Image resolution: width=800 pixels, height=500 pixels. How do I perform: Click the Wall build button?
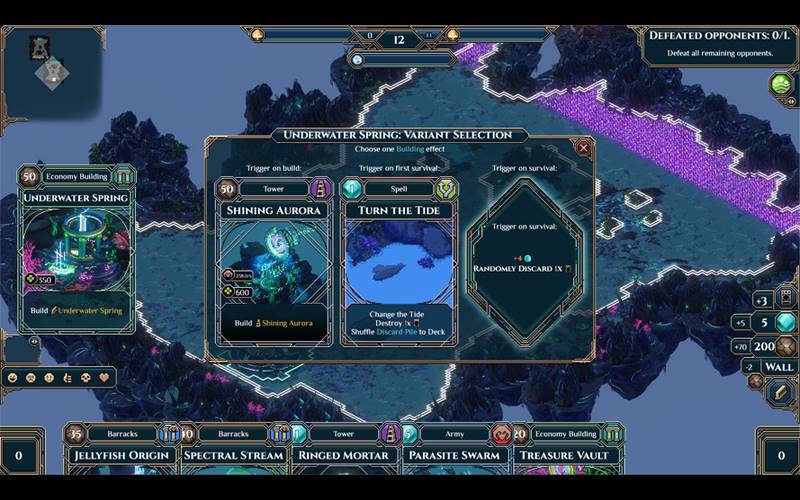(780, 367)
